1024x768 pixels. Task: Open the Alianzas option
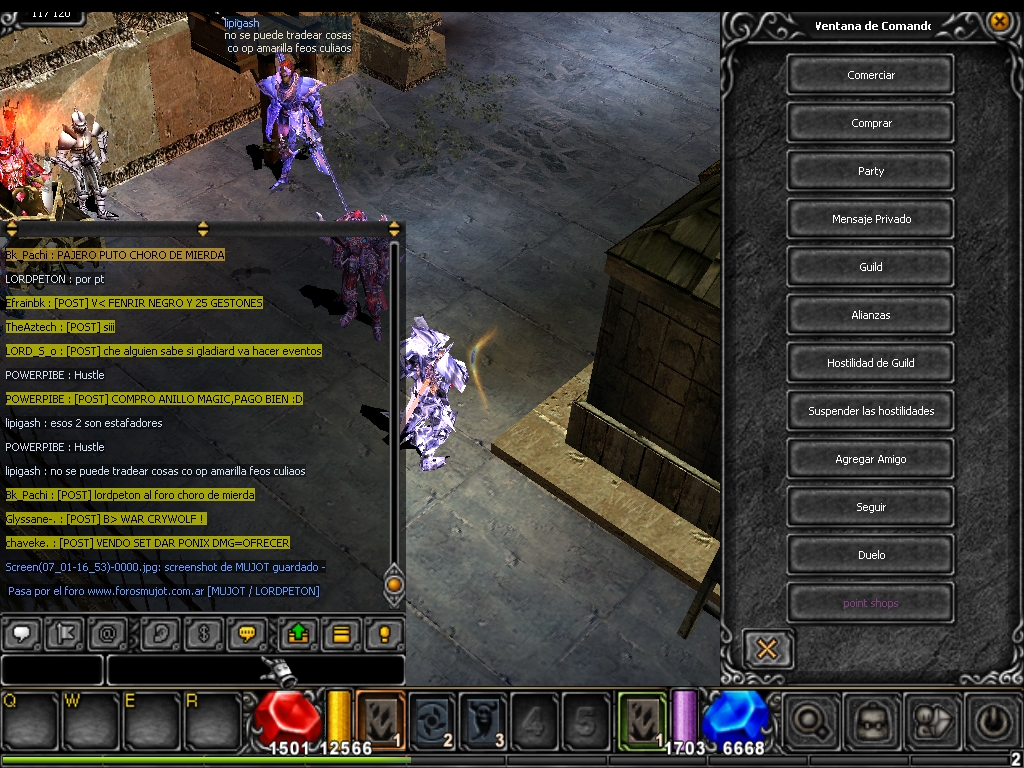[870, 315]
